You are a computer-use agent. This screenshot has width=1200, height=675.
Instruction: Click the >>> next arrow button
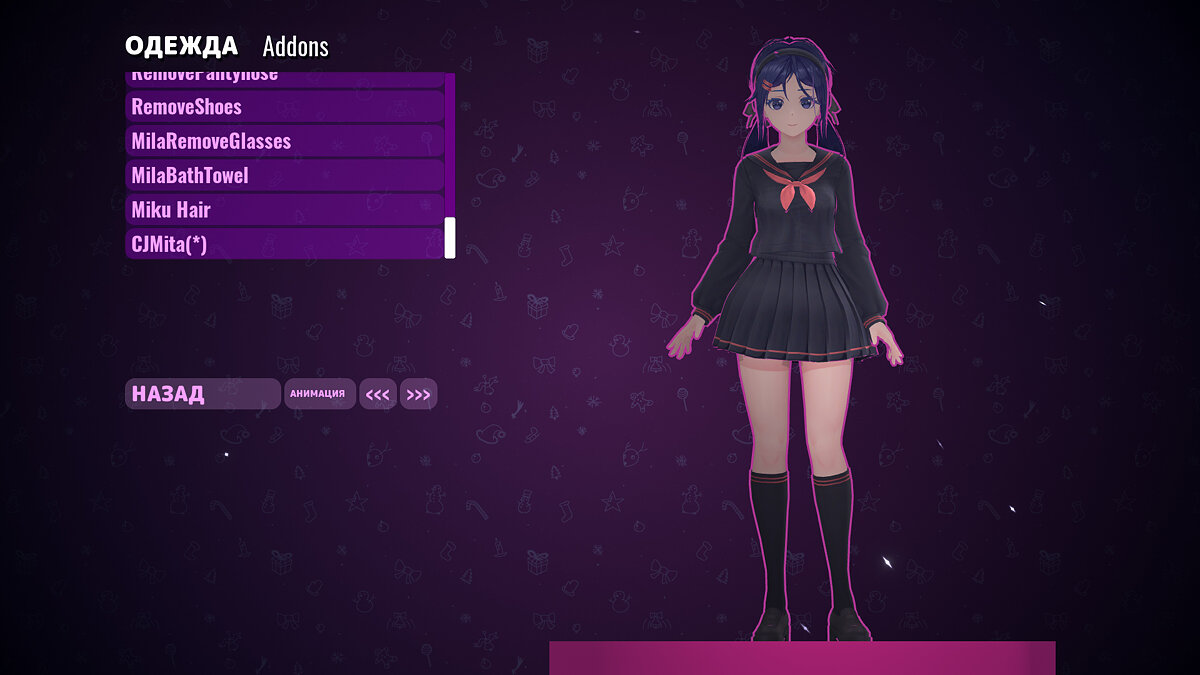[418, 394]
